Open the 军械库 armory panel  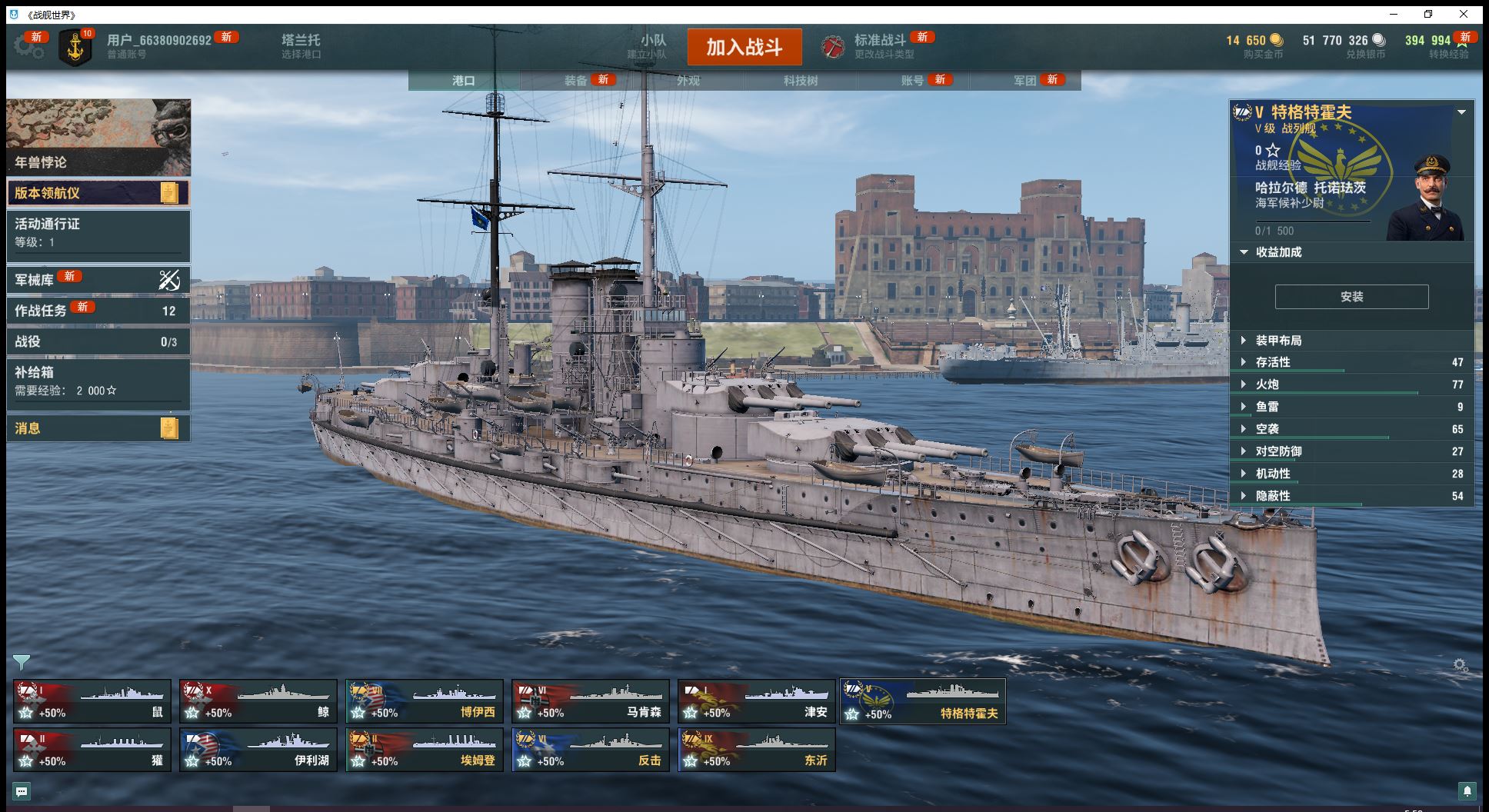pyautogui.click(x=98, y=280)
